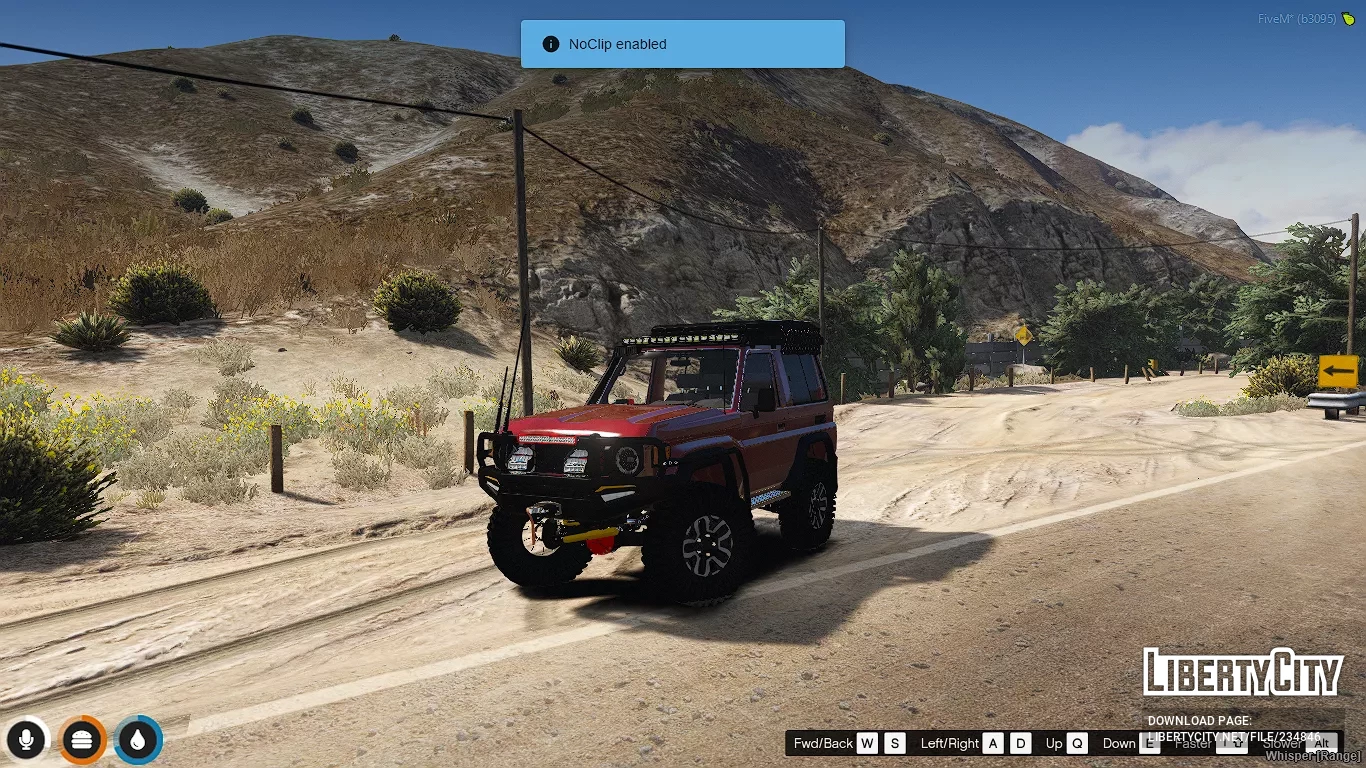Screen dimensions: 1366x768
Task: Select the water drop thirst icon
Action: point(138,740)
